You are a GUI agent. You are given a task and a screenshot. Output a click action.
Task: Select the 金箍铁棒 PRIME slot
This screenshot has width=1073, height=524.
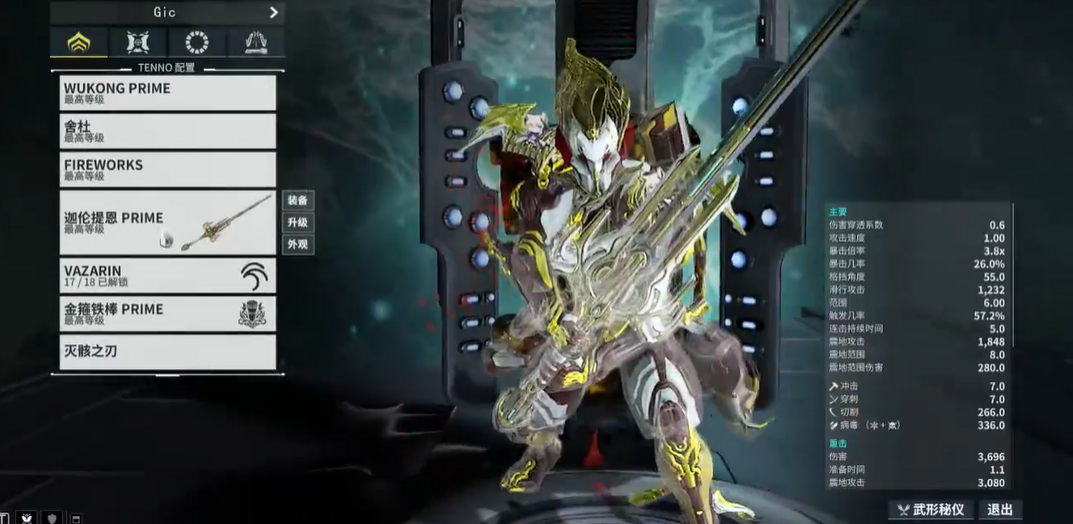(167, 313)
